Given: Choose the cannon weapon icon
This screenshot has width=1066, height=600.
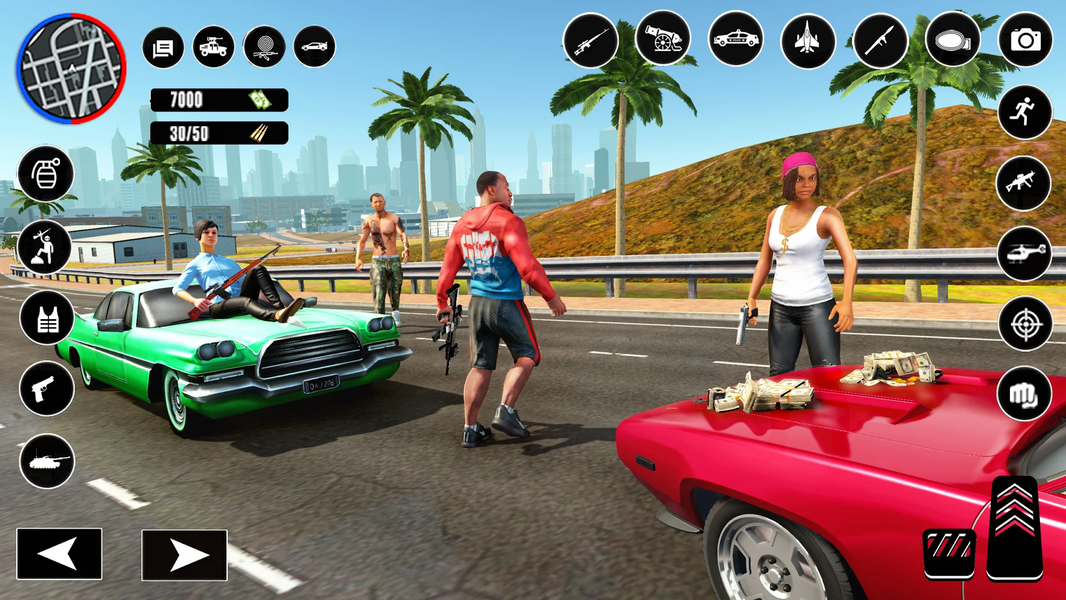Looking at the screenshot, I should tap(663, 40).
